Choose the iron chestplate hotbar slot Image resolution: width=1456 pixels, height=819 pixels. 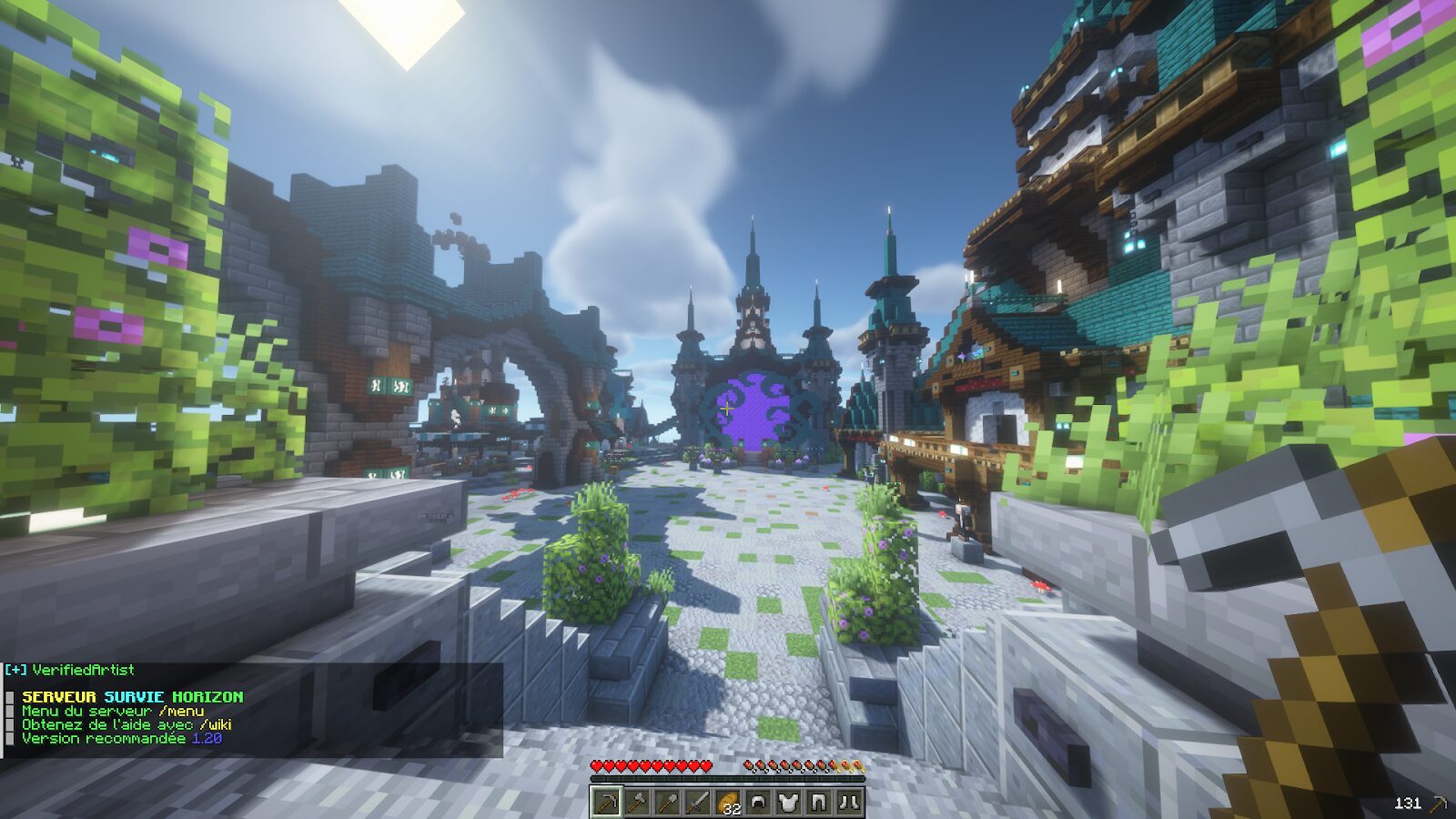(x=788, y=802)
